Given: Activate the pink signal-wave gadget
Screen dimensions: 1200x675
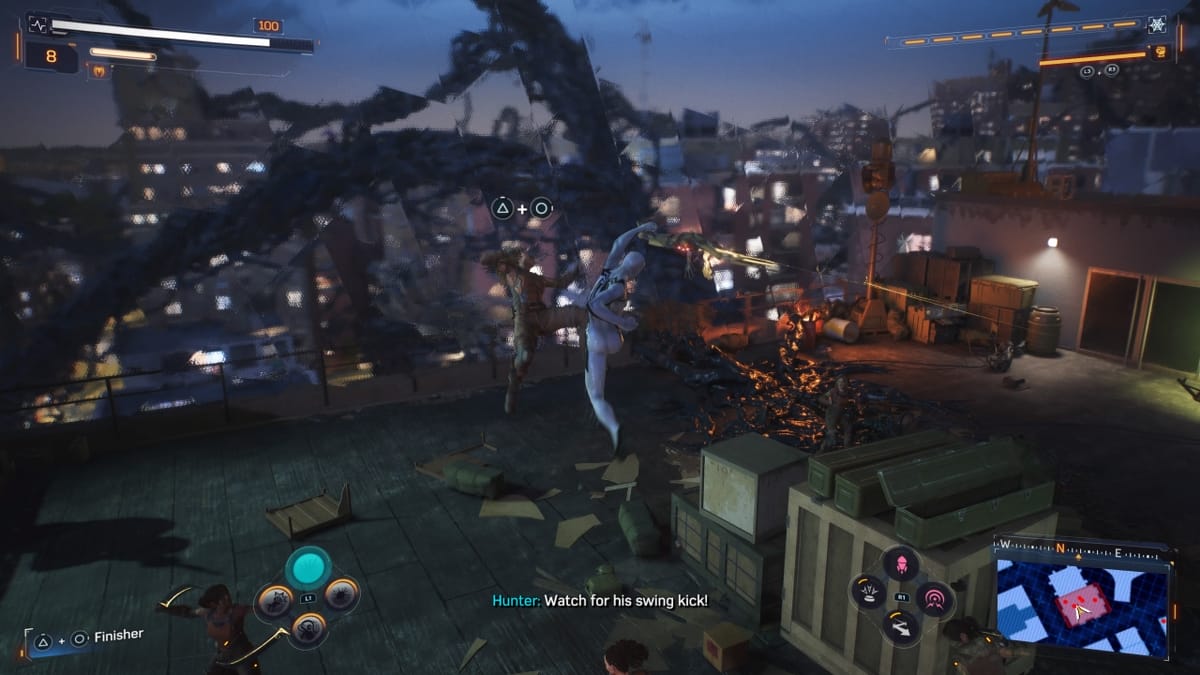Looking at the screenshot, I should click(x=935, y=599).
